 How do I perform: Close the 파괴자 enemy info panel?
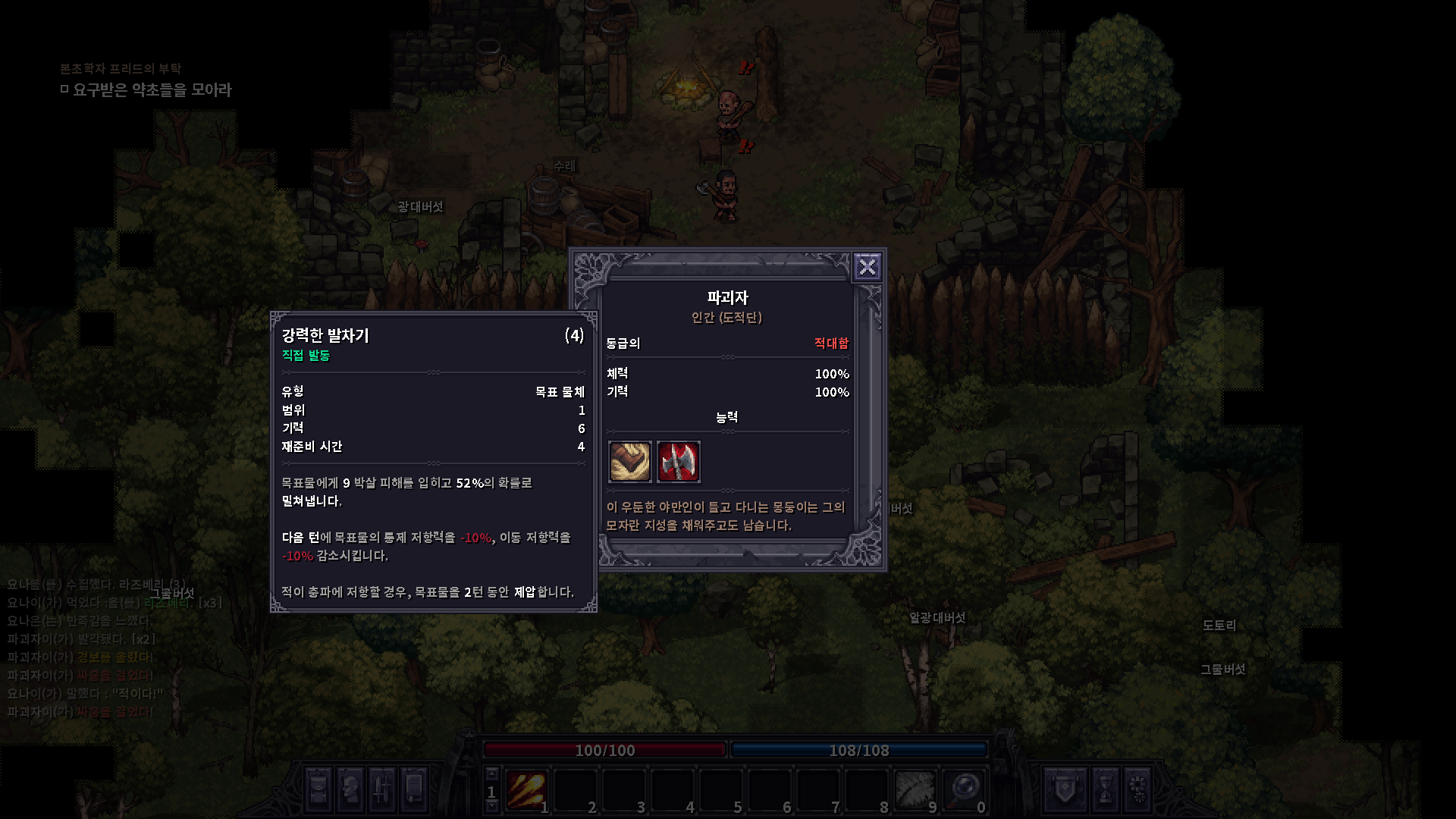point(867,267)
